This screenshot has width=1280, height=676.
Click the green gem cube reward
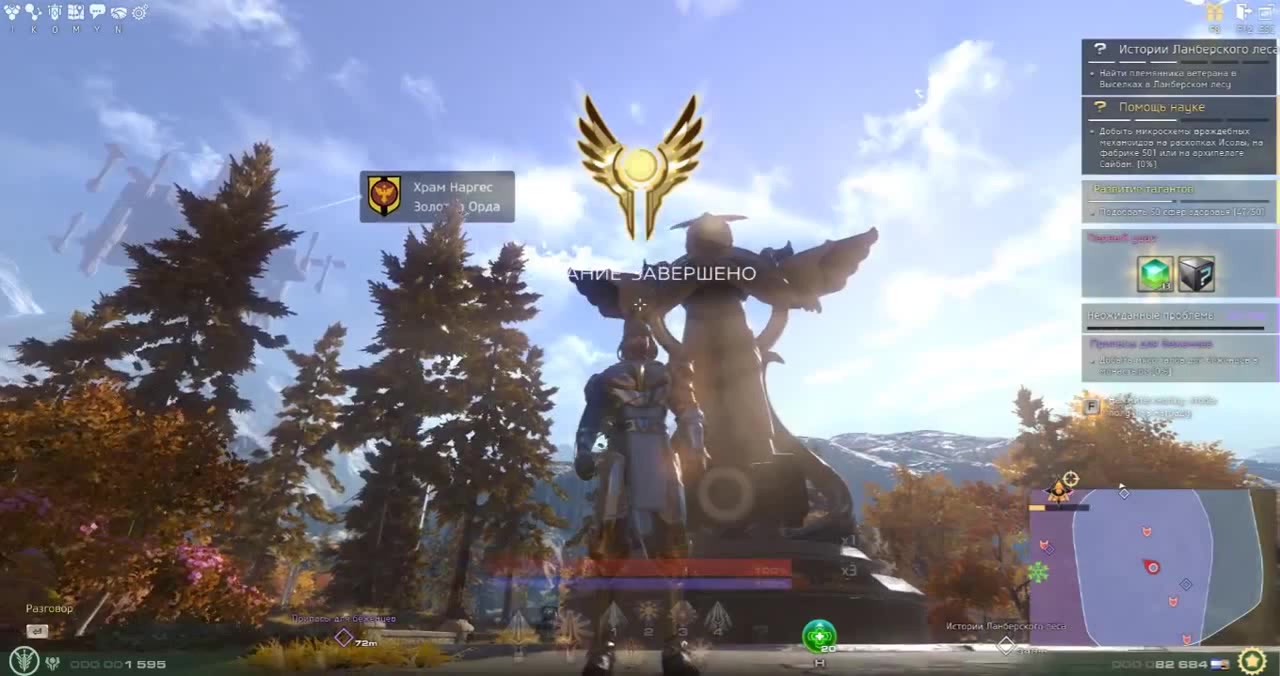pos(1155,274)
